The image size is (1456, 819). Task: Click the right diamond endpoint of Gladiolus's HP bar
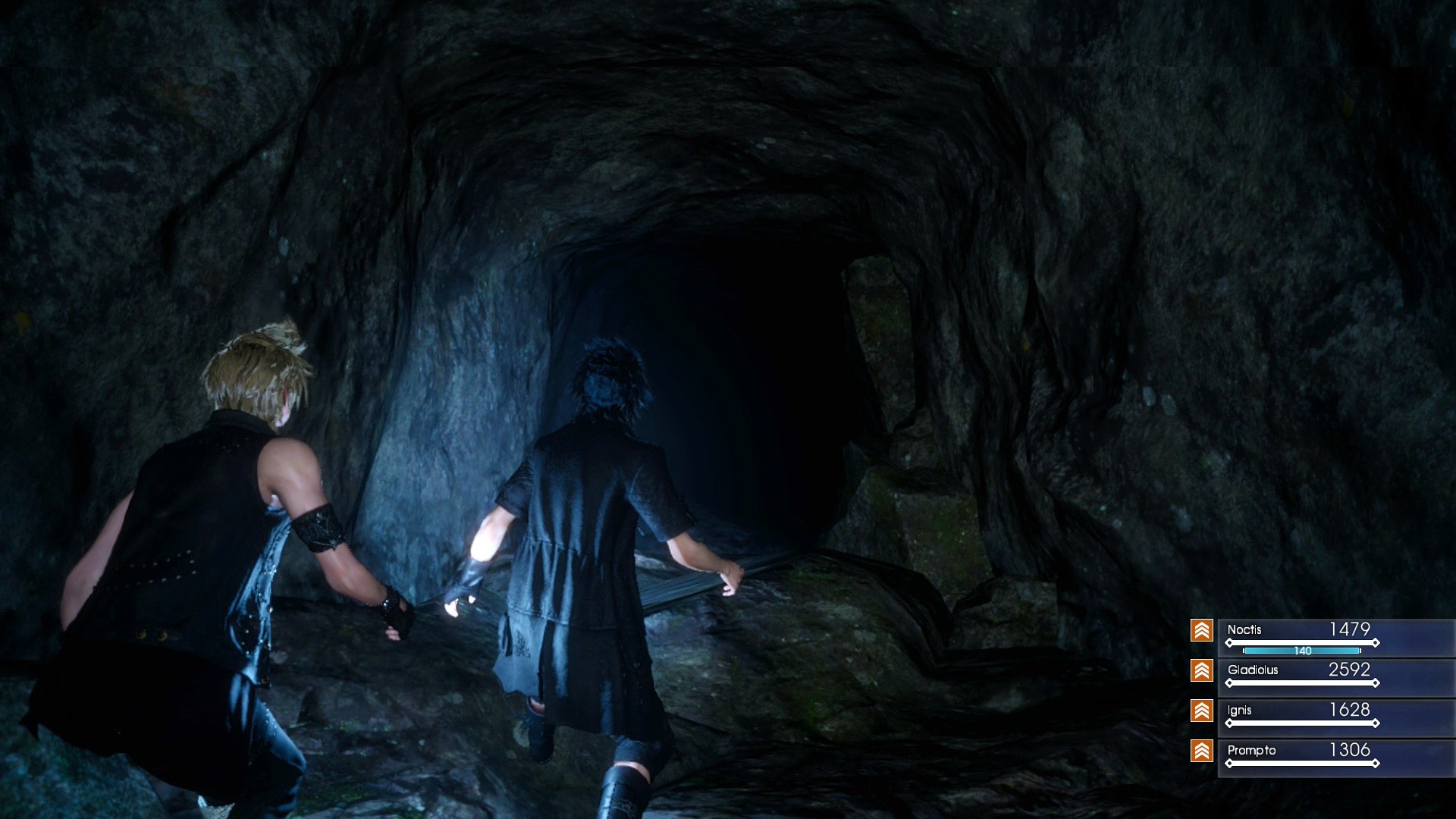[1376, 682]
